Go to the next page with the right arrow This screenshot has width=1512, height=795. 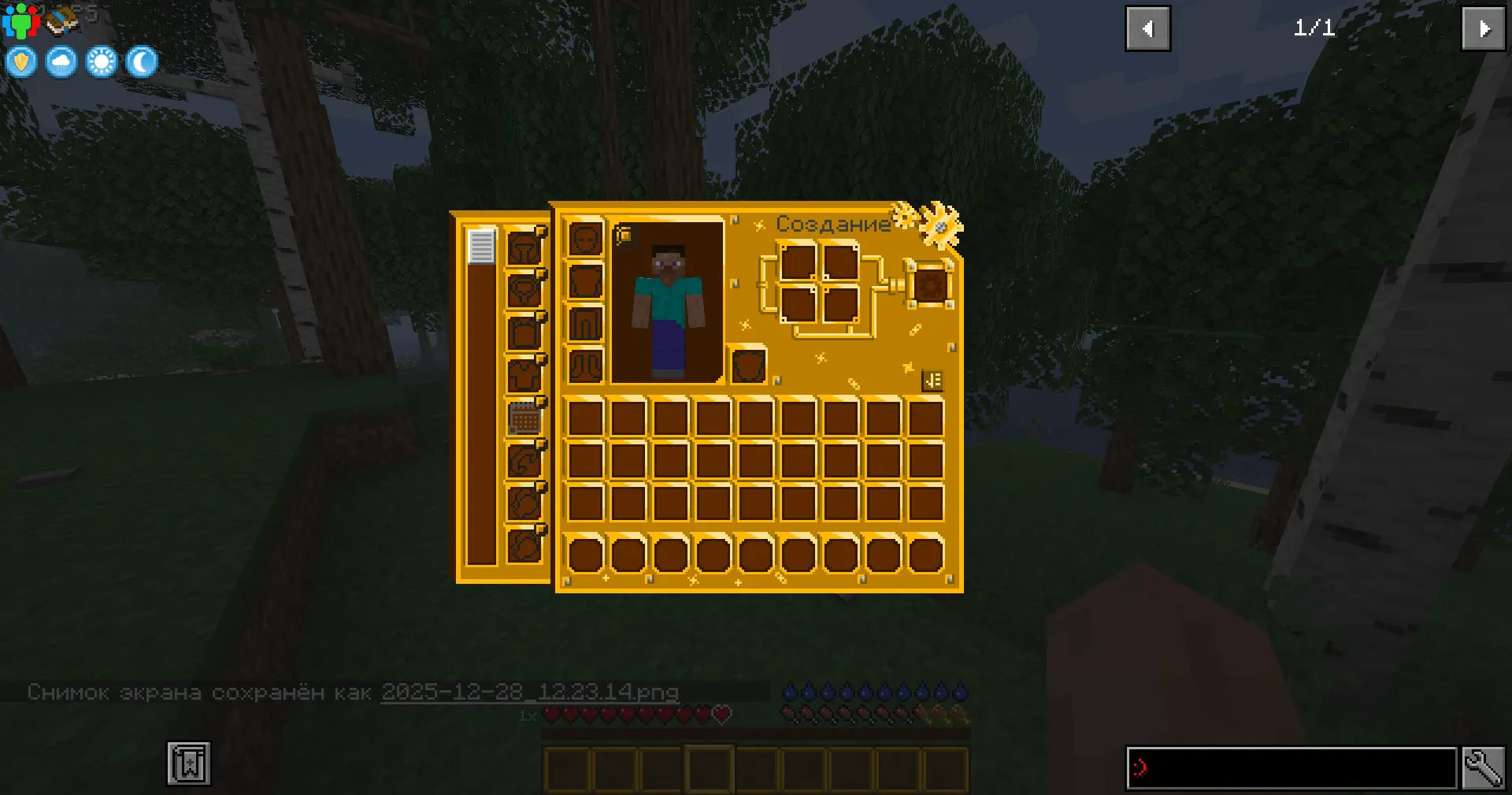click(x=1483, y=28)
